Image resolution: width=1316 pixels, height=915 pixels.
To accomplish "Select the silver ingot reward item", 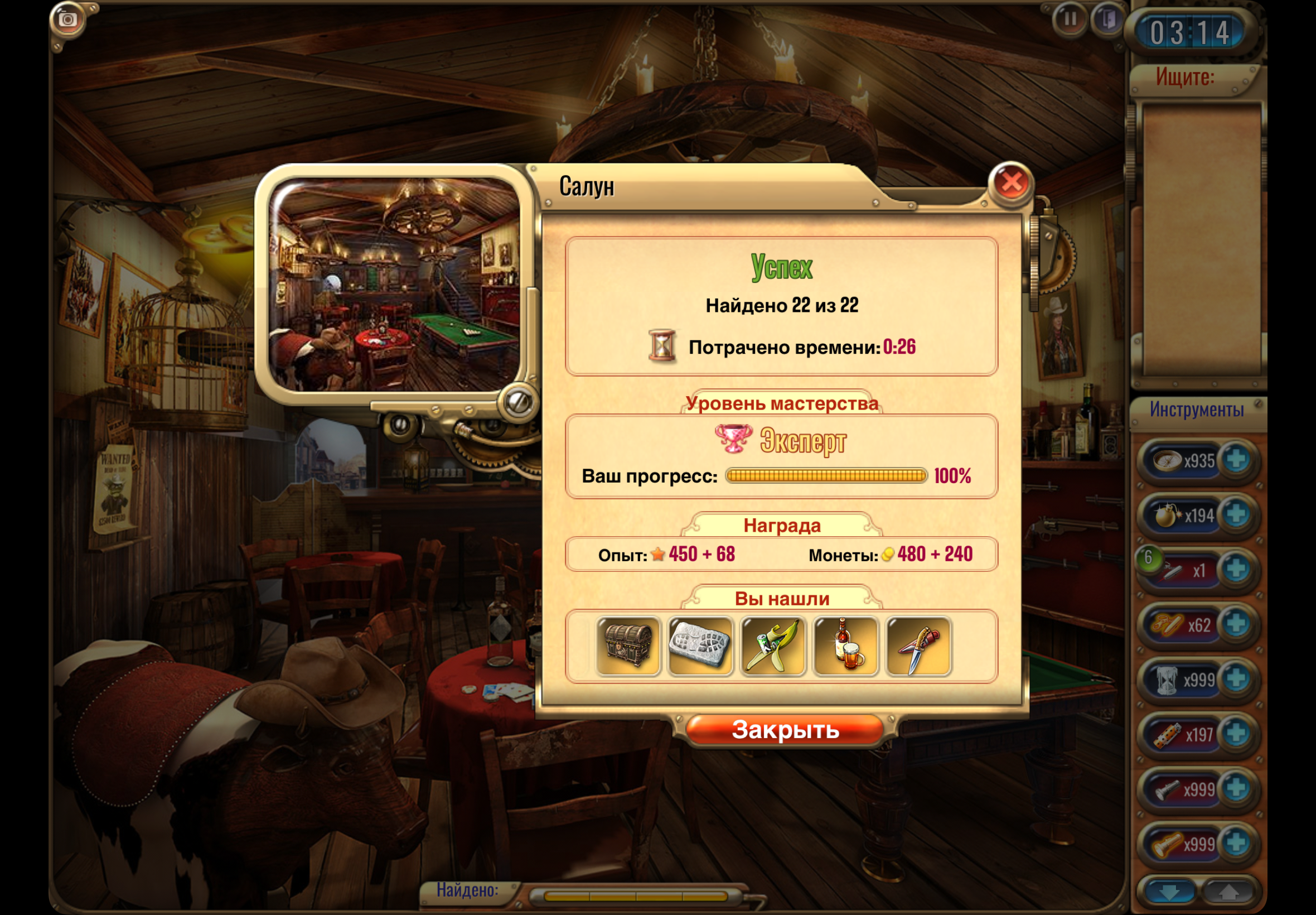I will tap(700, 646).
